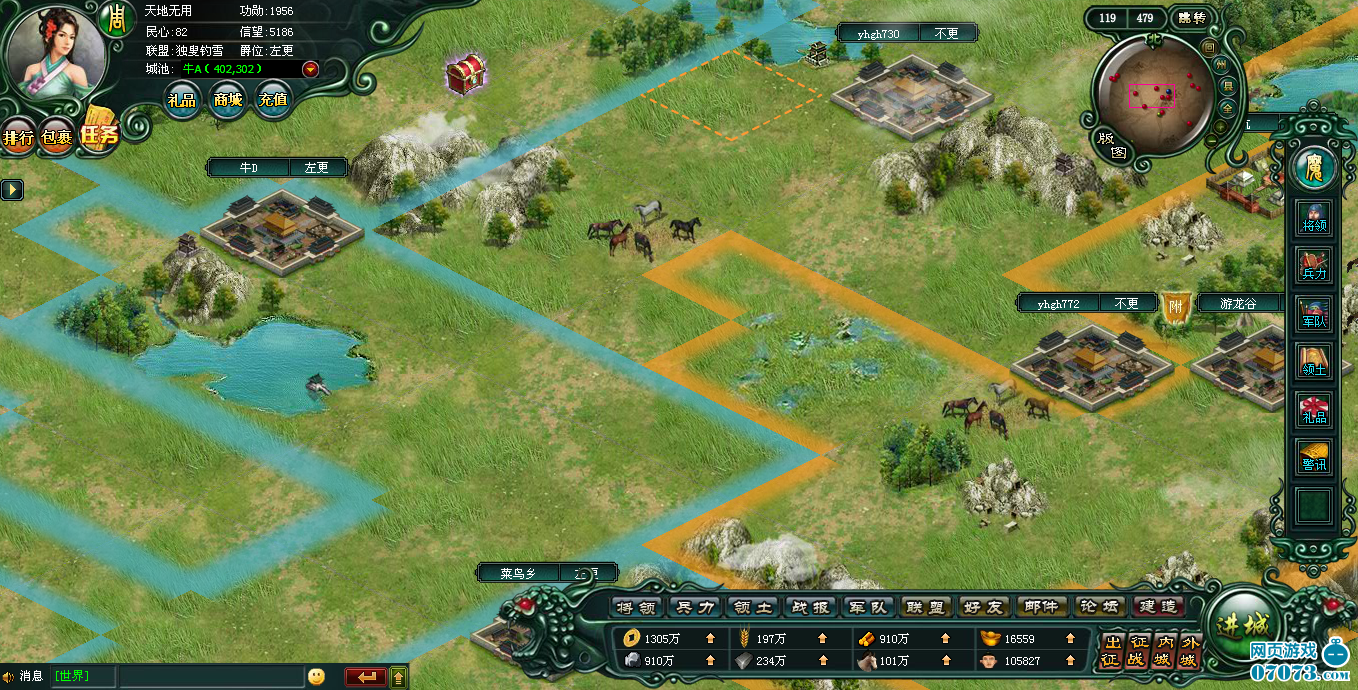Select the 建造 build menu
The image size is (1358, 690).
(x=1158, y=607)
